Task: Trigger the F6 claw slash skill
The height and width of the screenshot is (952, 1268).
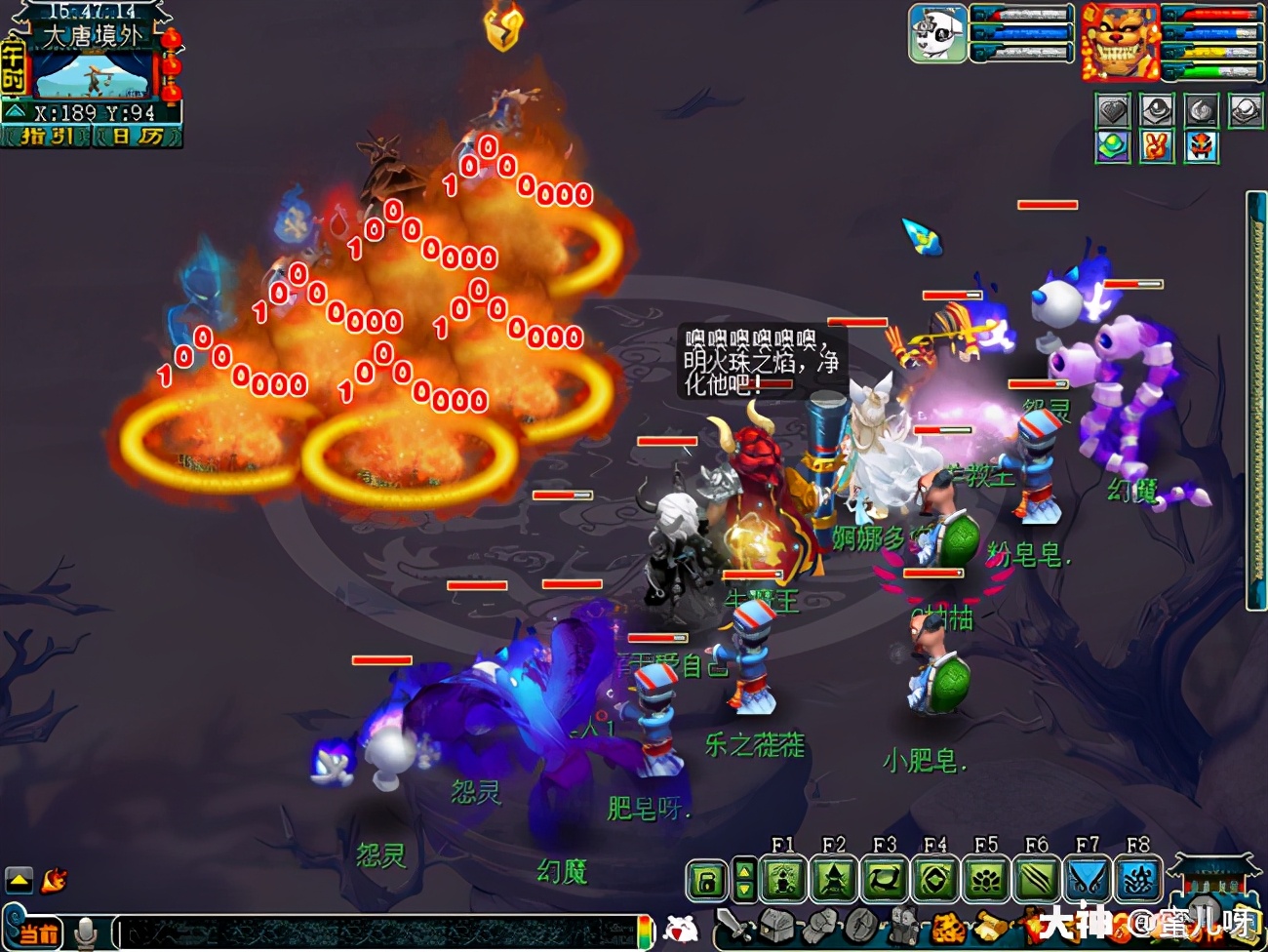Action: (x=1037, y=881)
